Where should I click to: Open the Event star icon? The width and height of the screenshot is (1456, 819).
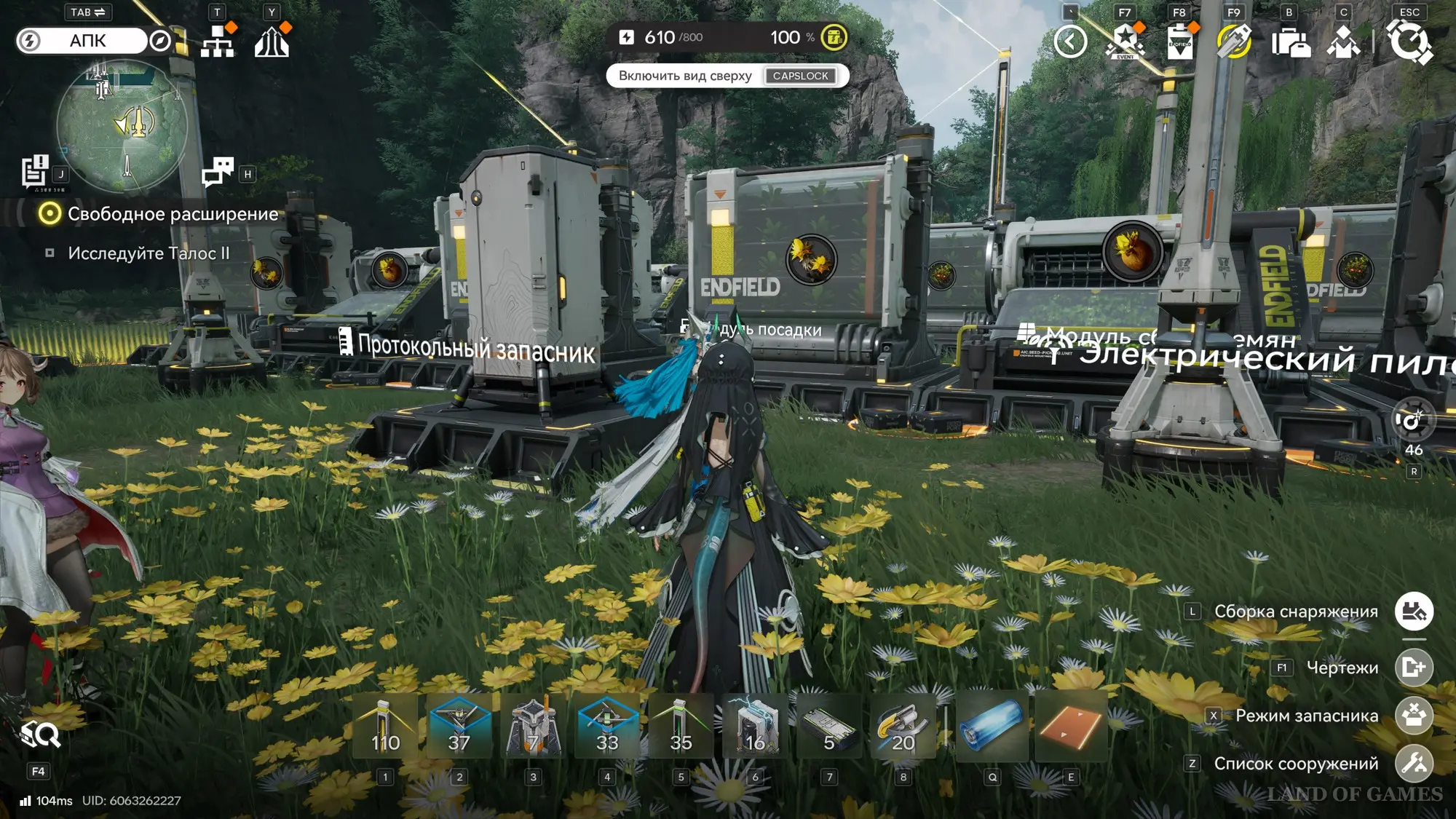click(x=1125, y=41)
